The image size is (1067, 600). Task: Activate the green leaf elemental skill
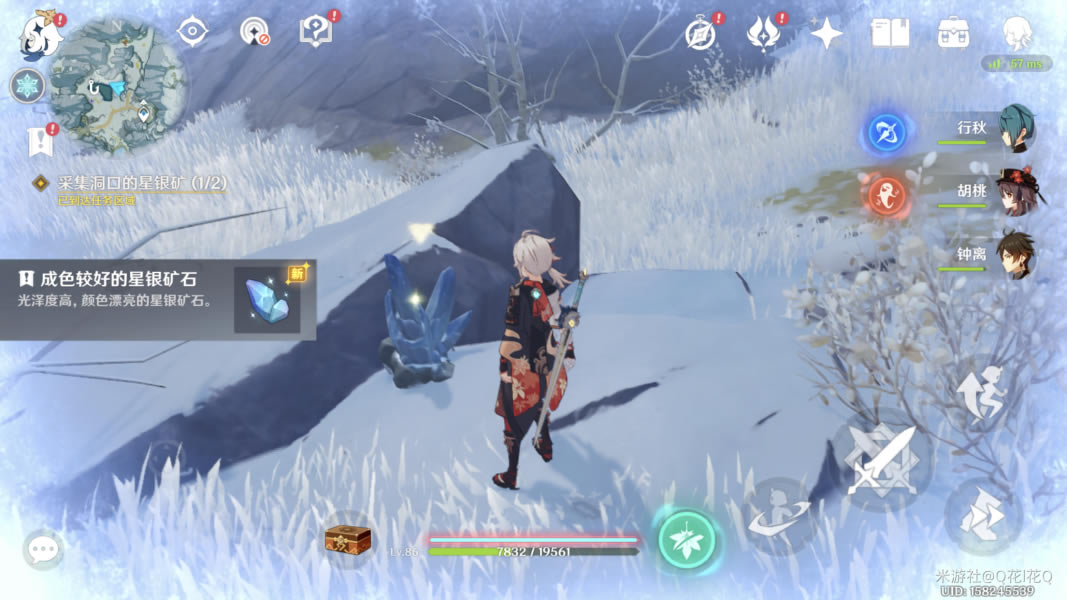(687, 540)
